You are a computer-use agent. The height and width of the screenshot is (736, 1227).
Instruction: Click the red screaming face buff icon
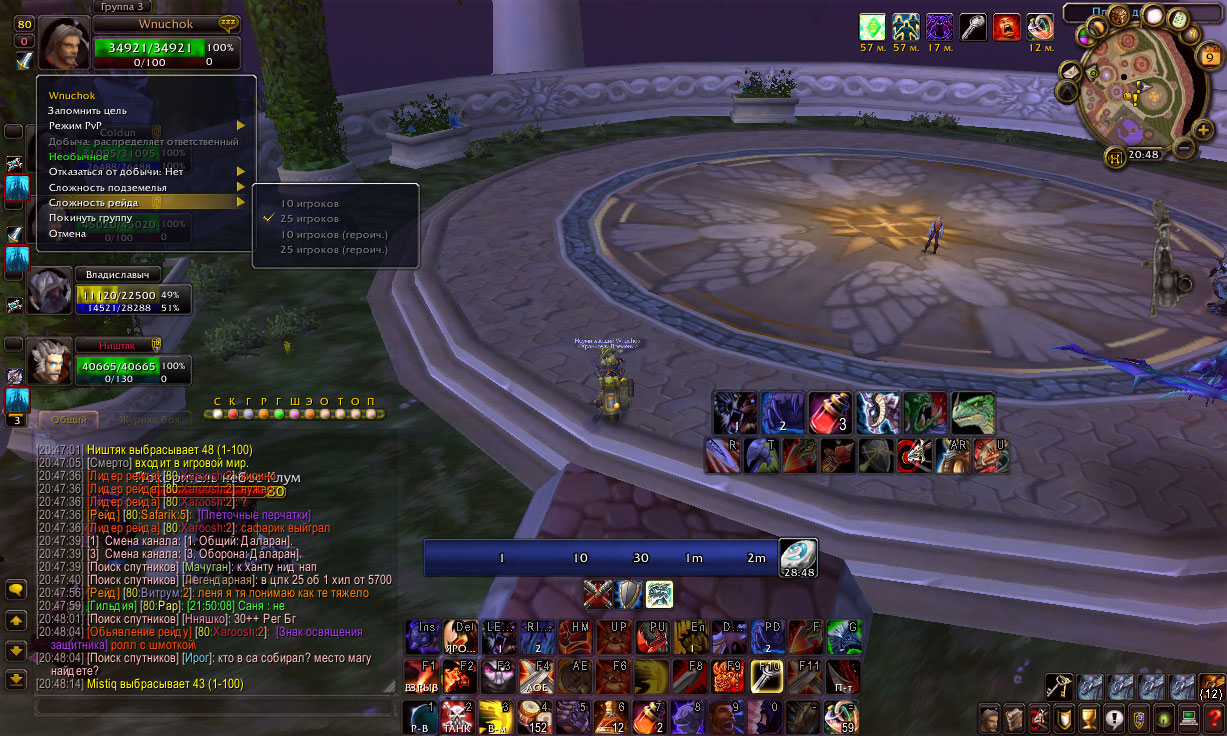click(x=1007, y=27)
